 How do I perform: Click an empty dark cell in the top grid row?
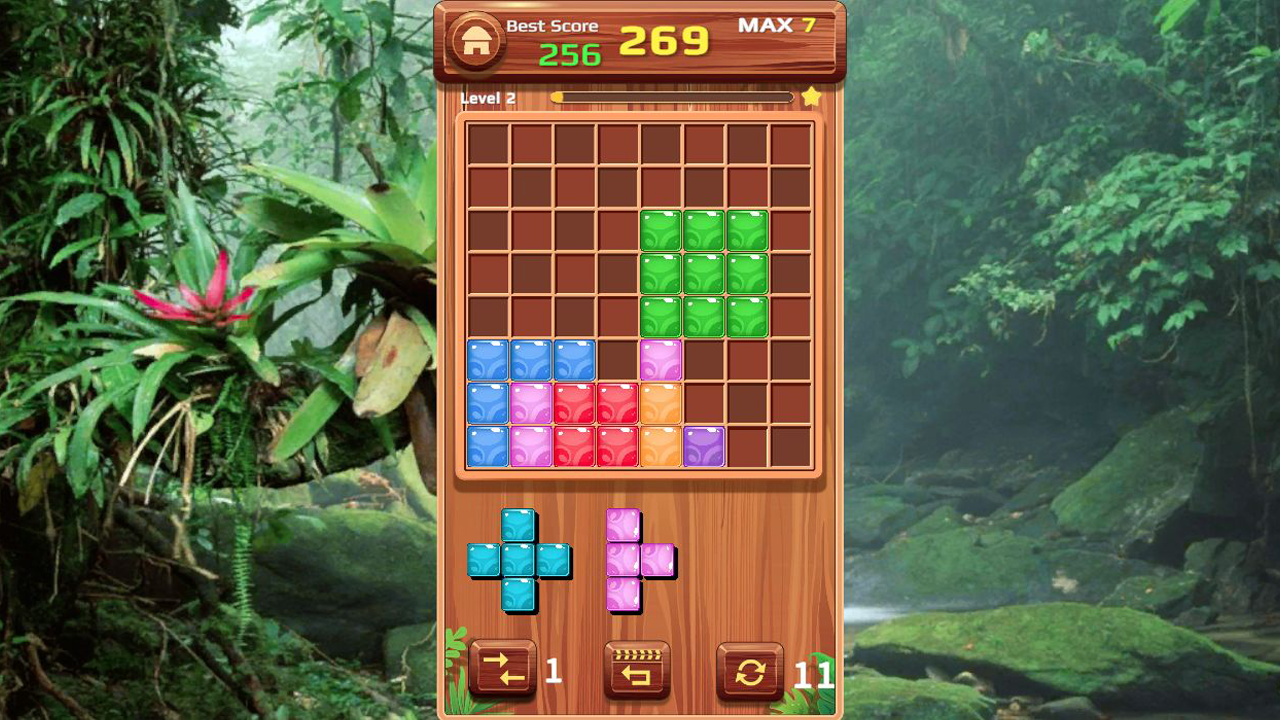click(486, 143)
